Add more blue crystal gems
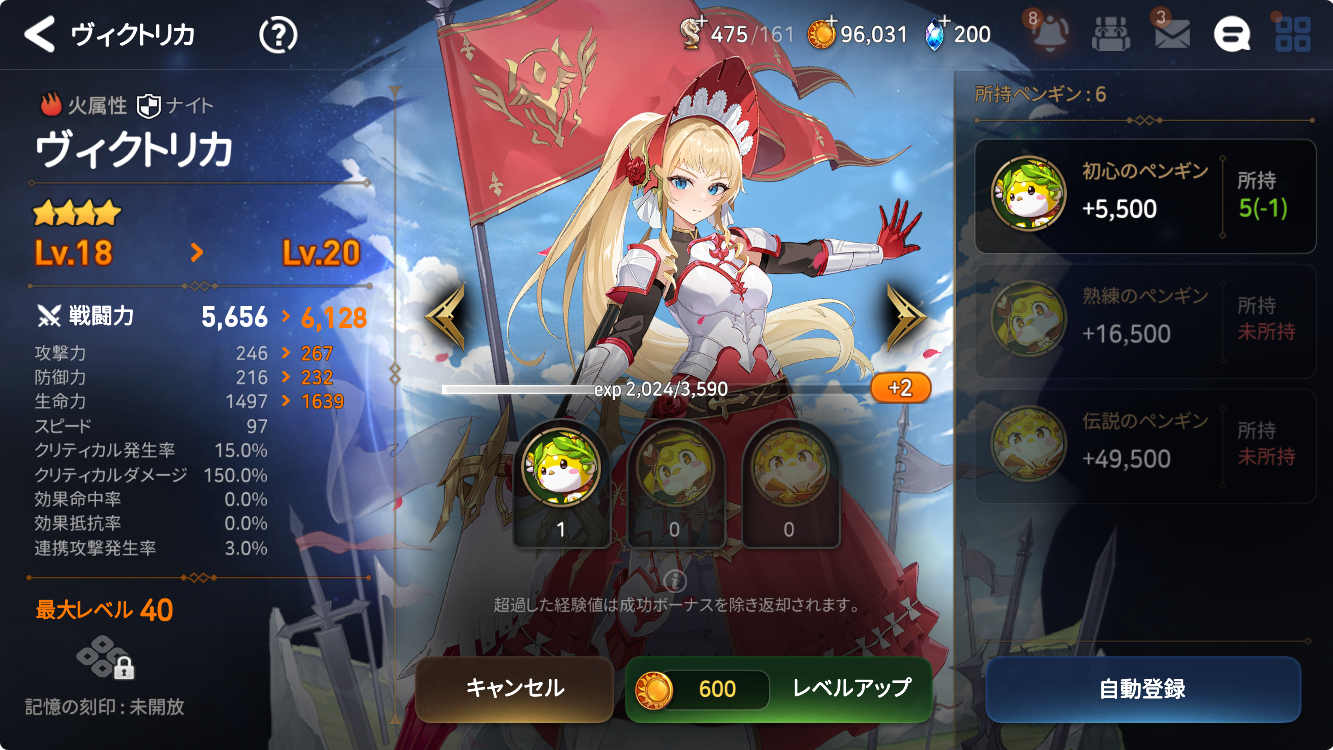The height and width of the screenshot is (750, 1333). click(935, 34)
